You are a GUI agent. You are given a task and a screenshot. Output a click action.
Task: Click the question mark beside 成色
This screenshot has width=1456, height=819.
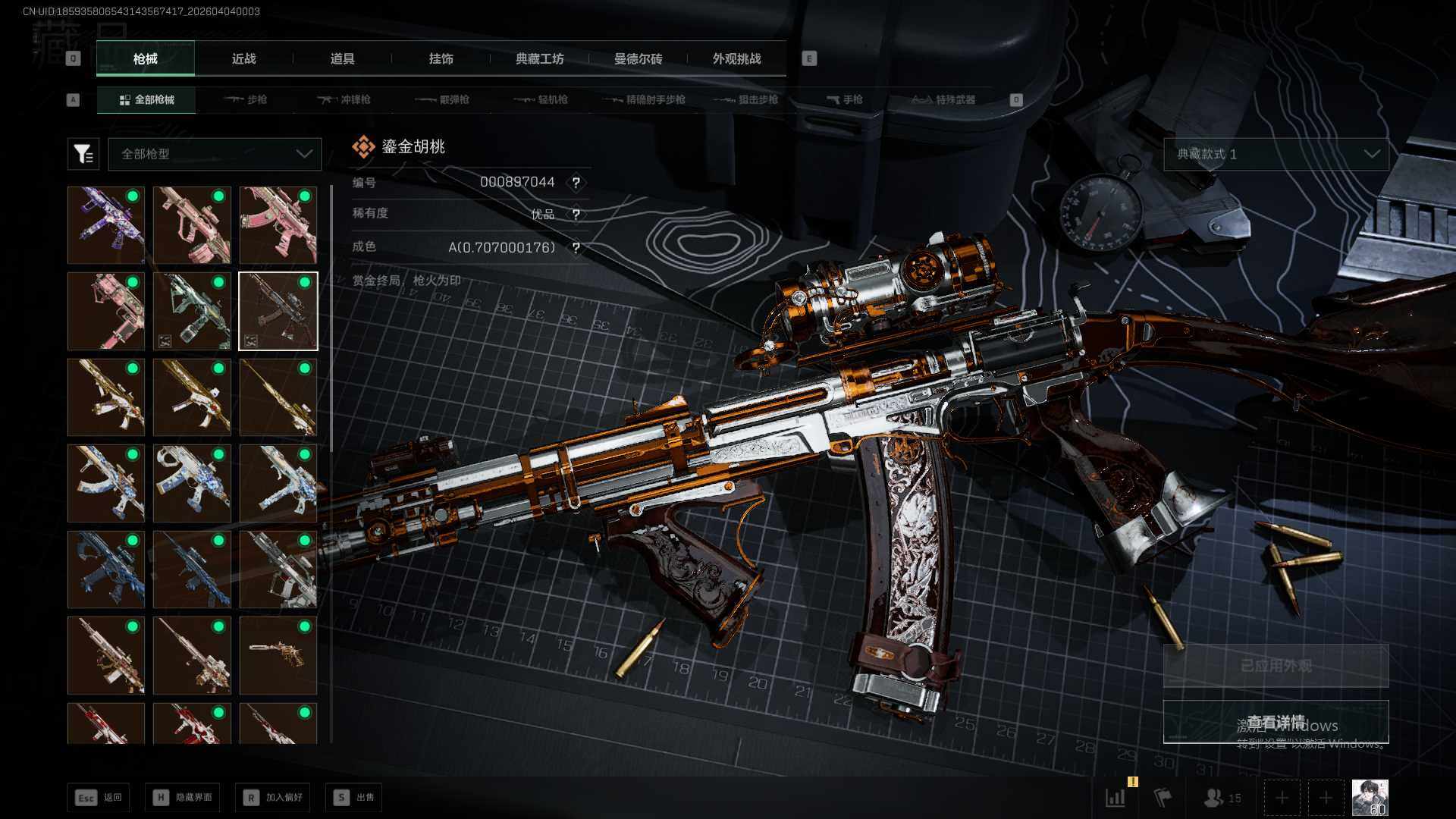coord(576,248)
